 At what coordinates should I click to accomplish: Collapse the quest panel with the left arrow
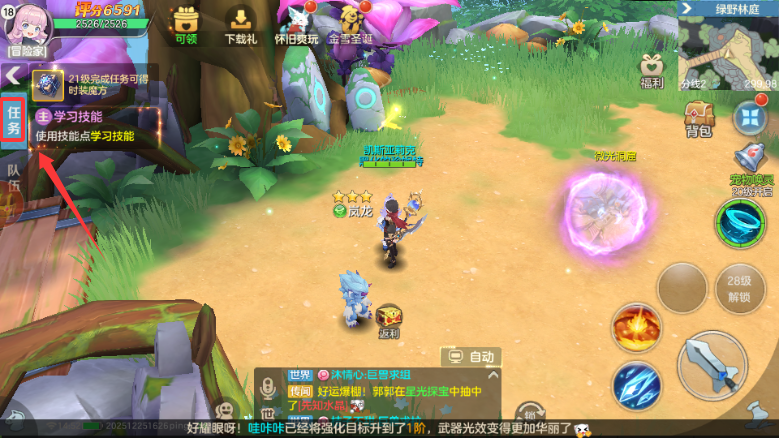(x=13, y=76)
